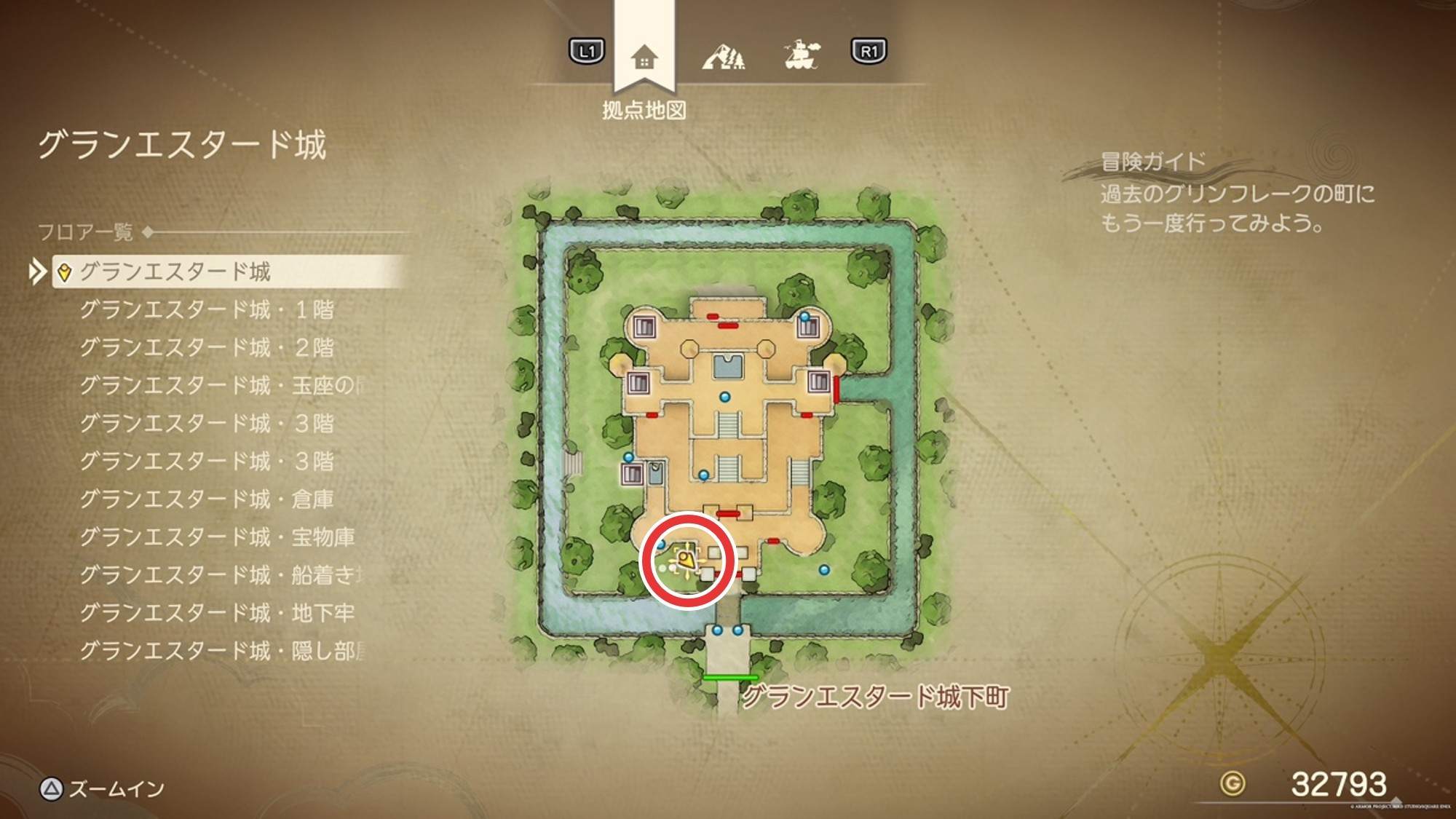Select the グランエスタード城下町 exit label
The image size is (1456, 819).
click(x=875, y=697)
